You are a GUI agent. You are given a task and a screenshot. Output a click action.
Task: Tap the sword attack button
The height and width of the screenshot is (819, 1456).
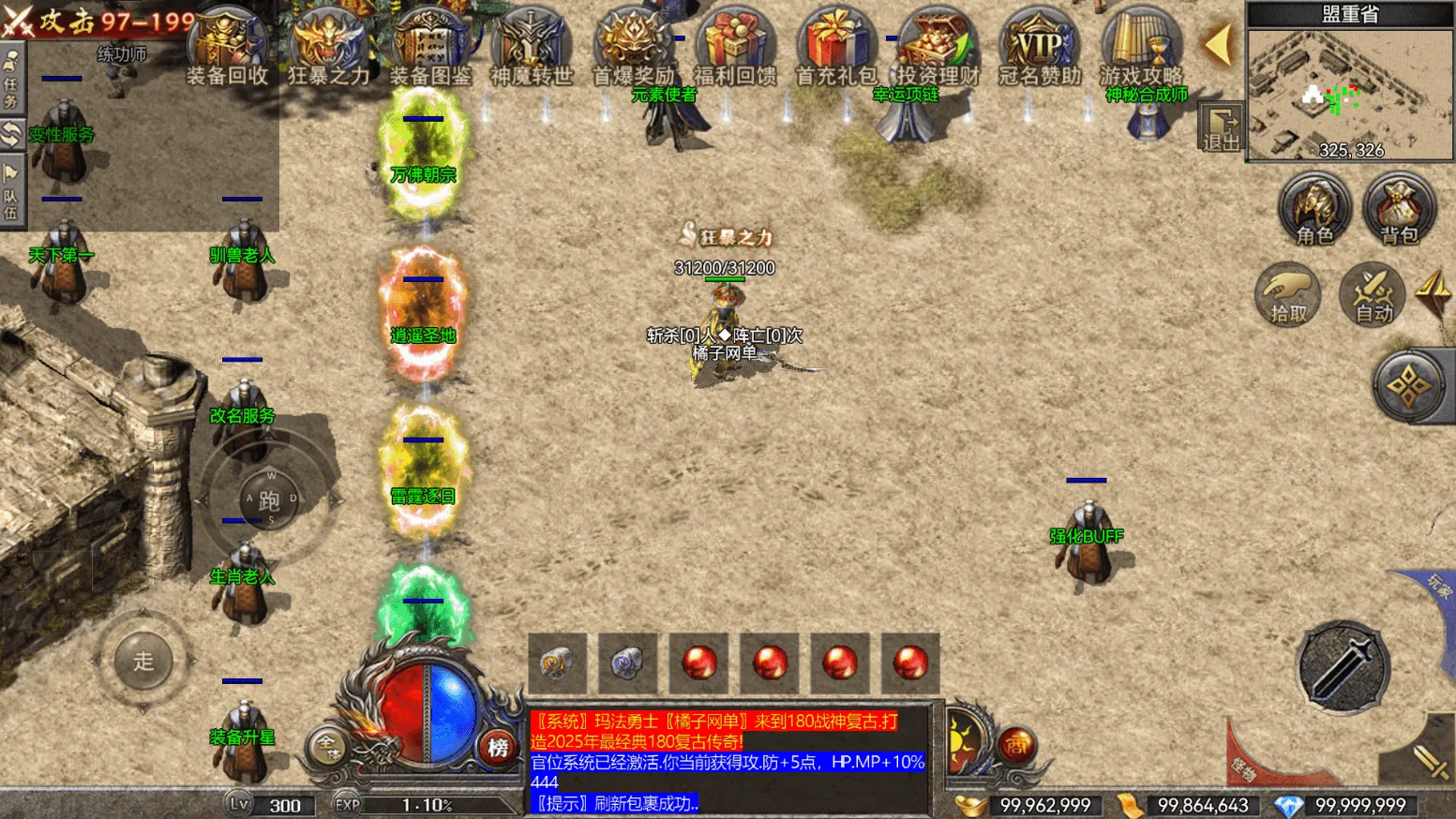tap(1343, 667)
